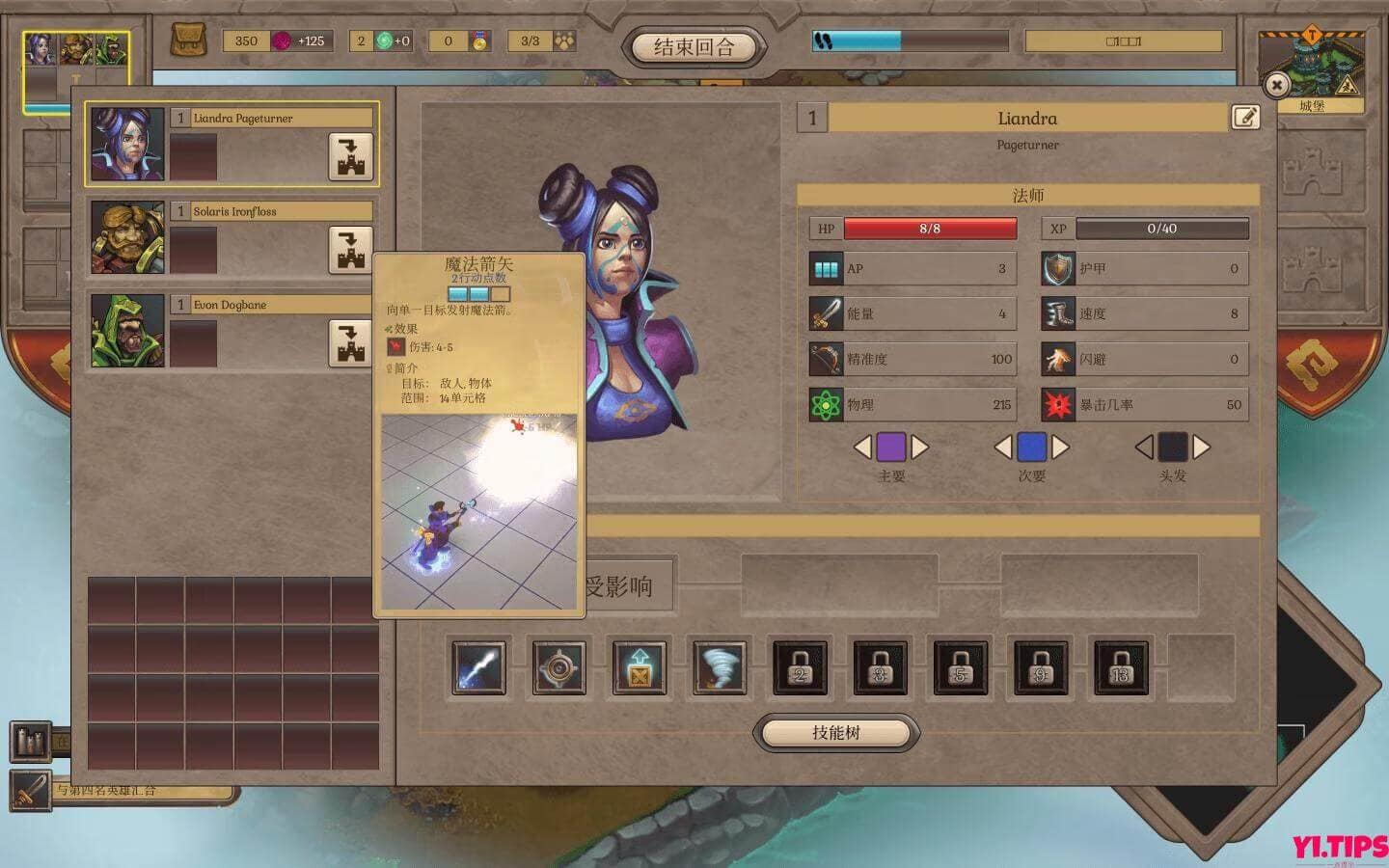Click the level 13 locked ability slot
Screen dimensions: 1389x868
1122,666
